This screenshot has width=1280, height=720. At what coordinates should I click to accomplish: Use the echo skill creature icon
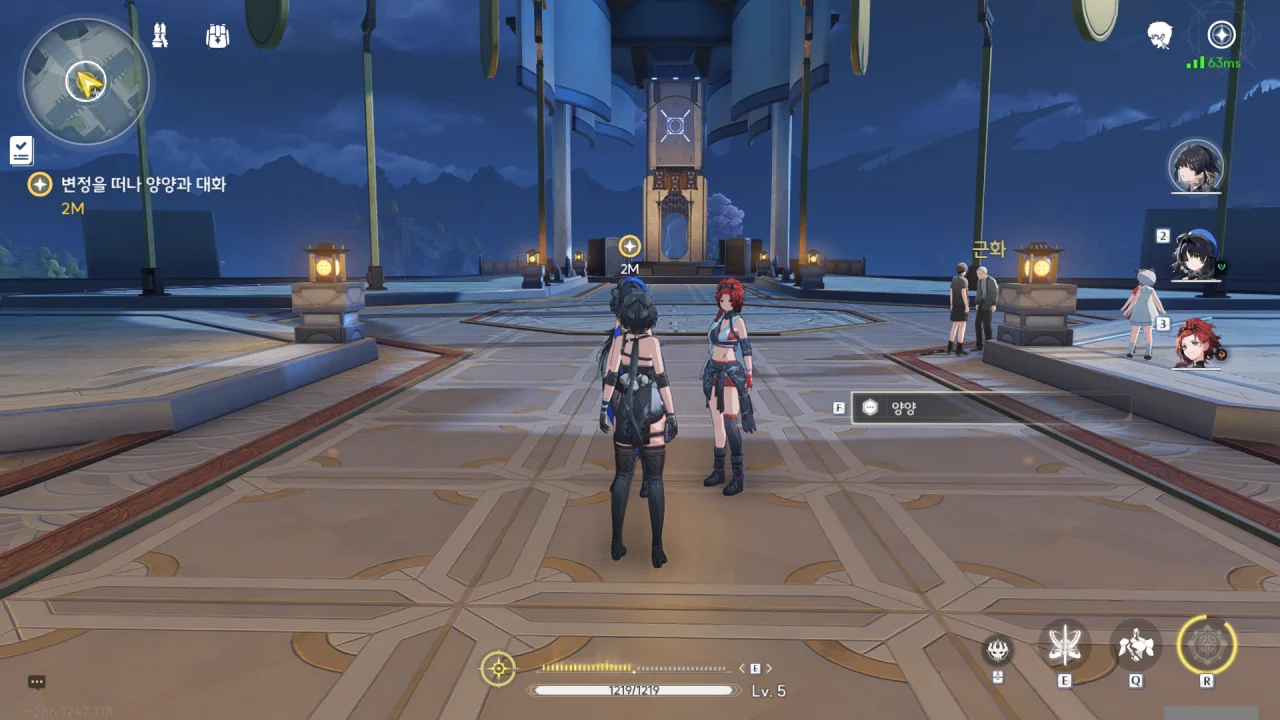point(1136,646)
